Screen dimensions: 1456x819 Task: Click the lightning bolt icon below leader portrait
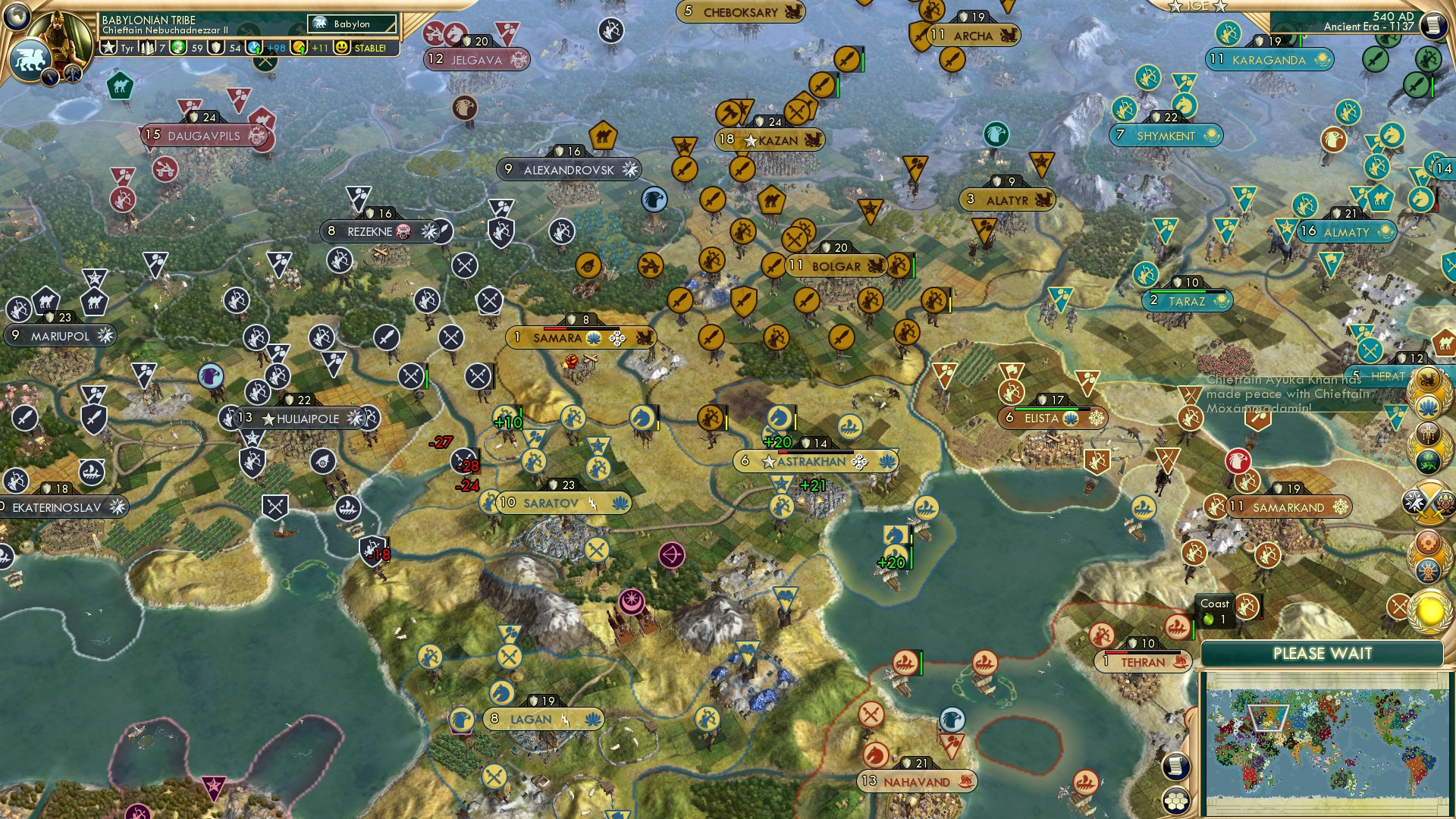coord(49,78)
